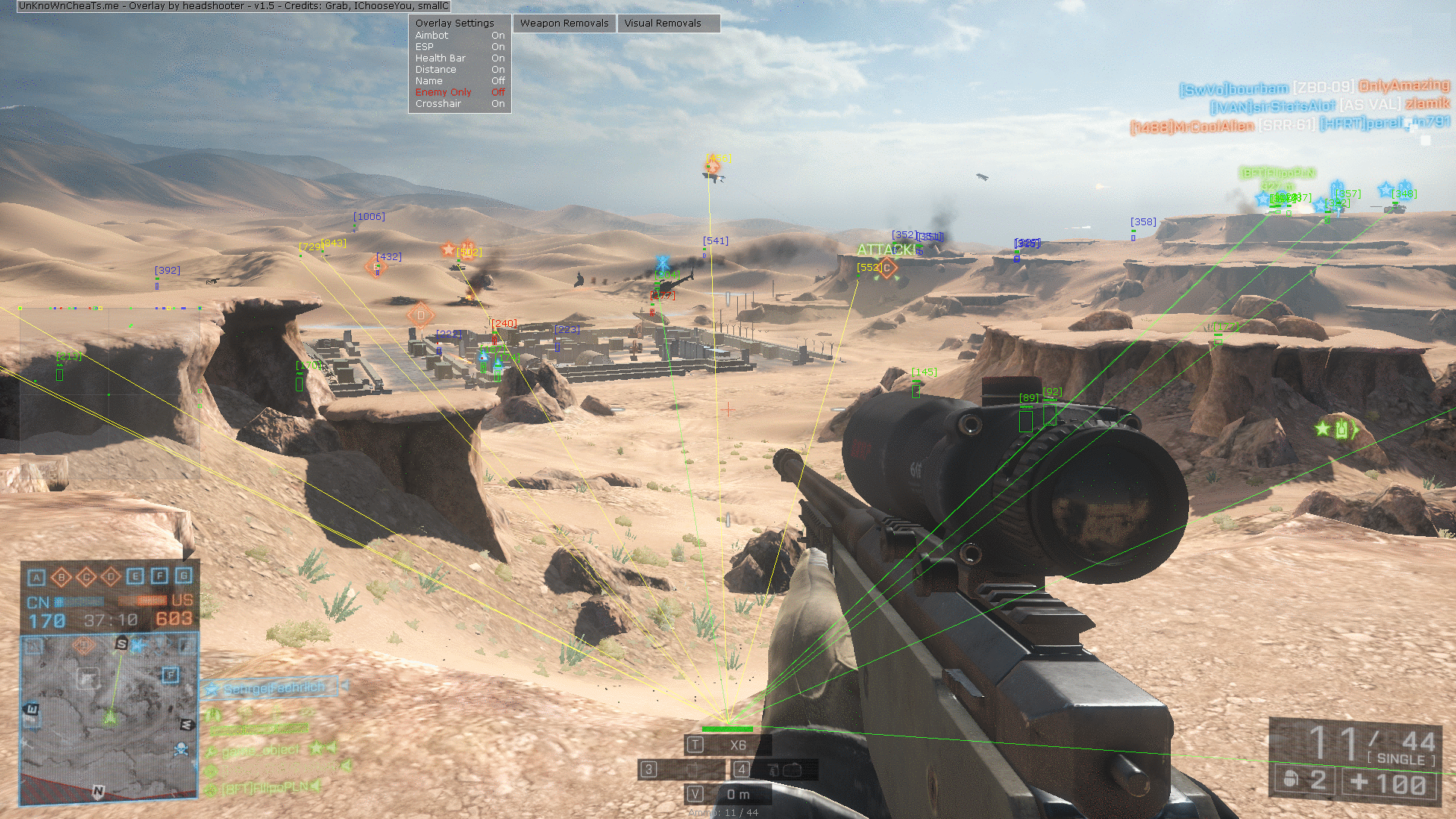Click the ATTACK C objective marker

tap(886, 267)
